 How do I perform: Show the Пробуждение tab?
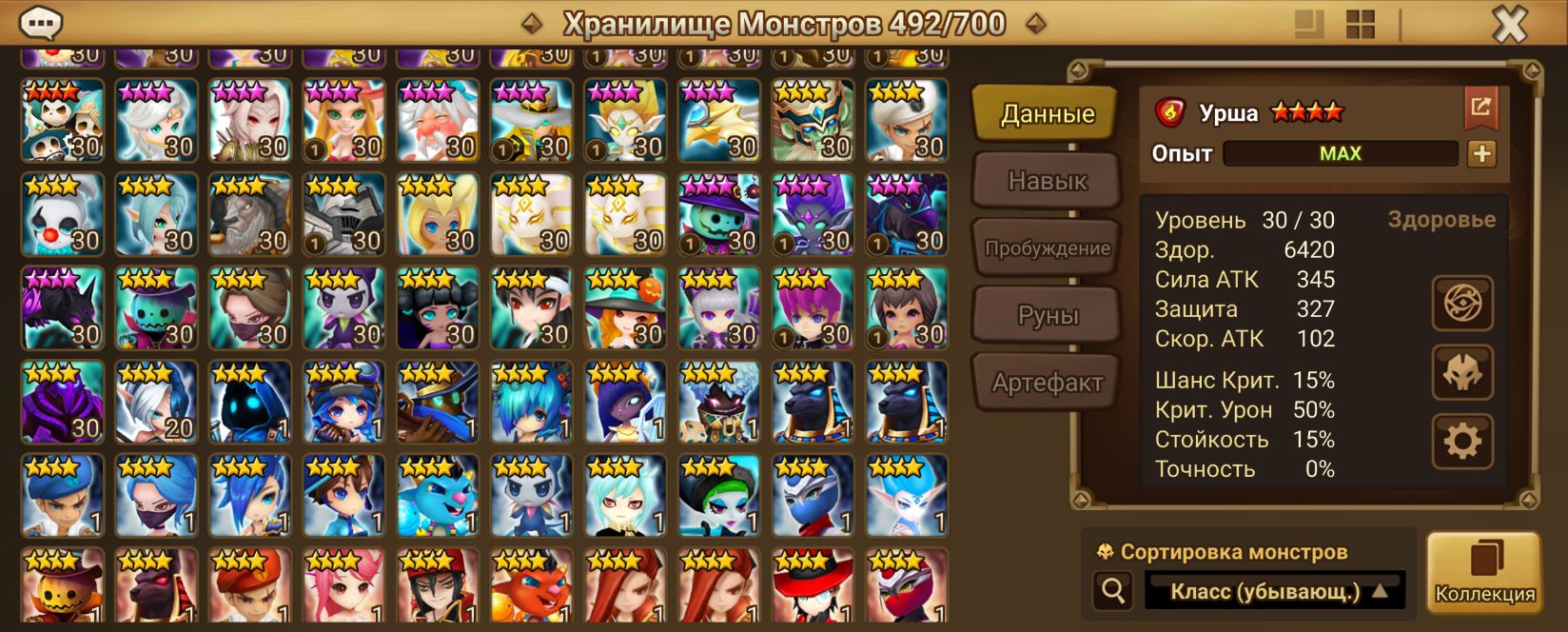(x=1047, y=248)
